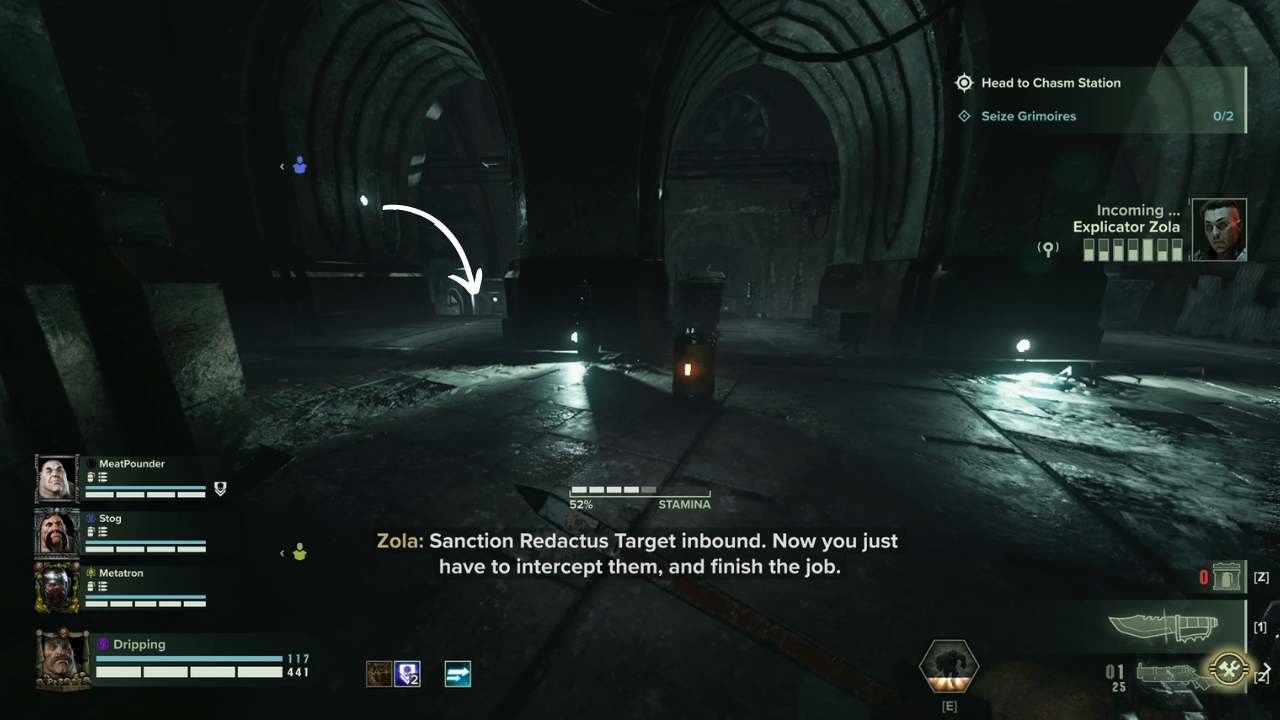Select the brown tattered buff icon near the hotbar

(379, 674)
